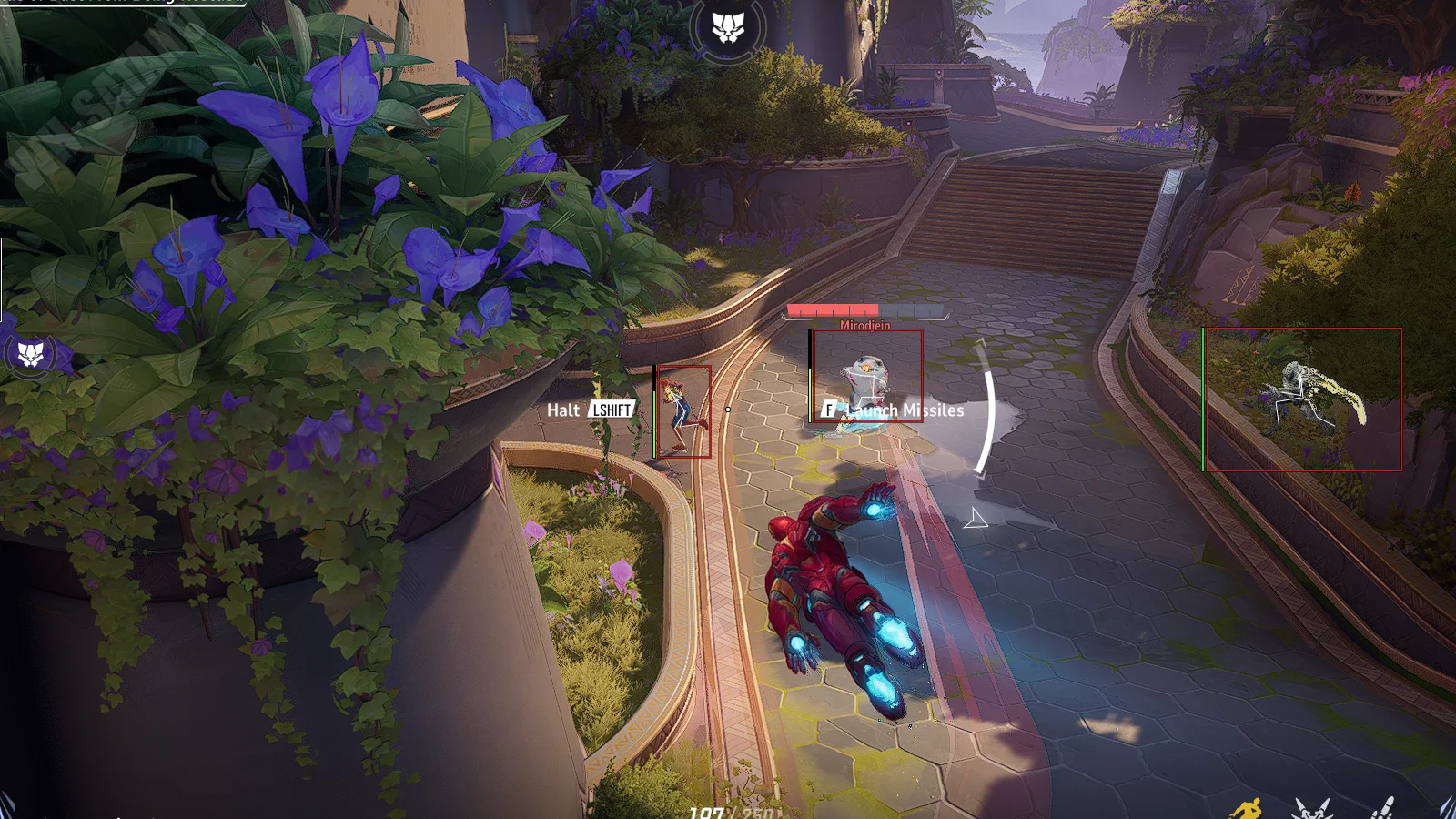The height and width of the screenshot is (819, 1456).
Task: Activate the spiked armor ability icon
Action: point(1311,808)
